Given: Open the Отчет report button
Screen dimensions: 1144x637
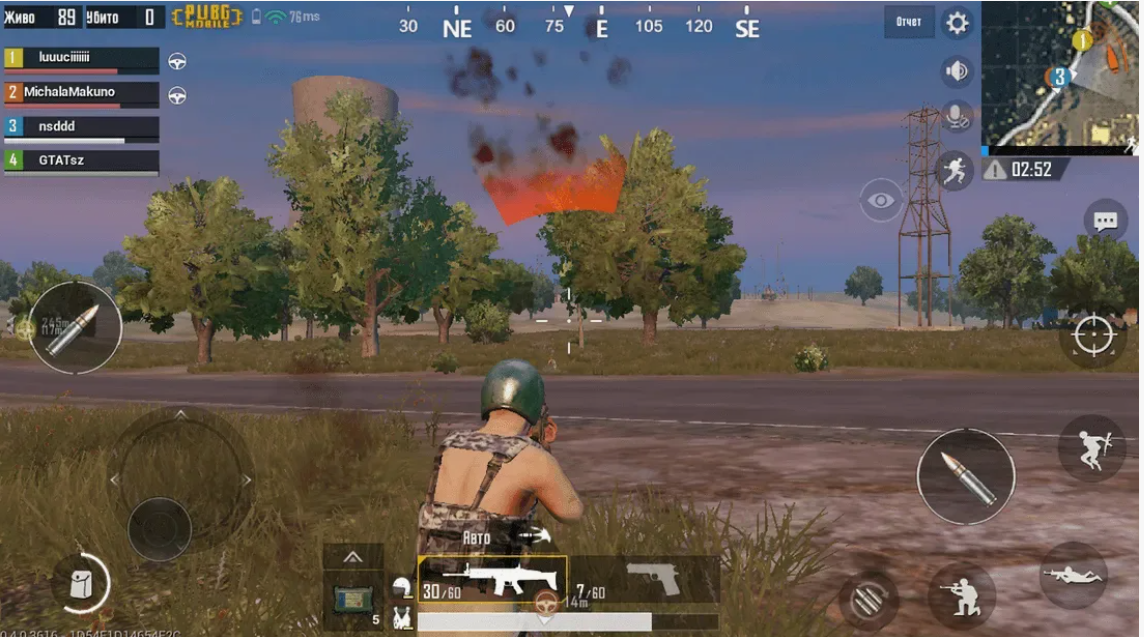Looking at the screenshot, I should 908,22.
